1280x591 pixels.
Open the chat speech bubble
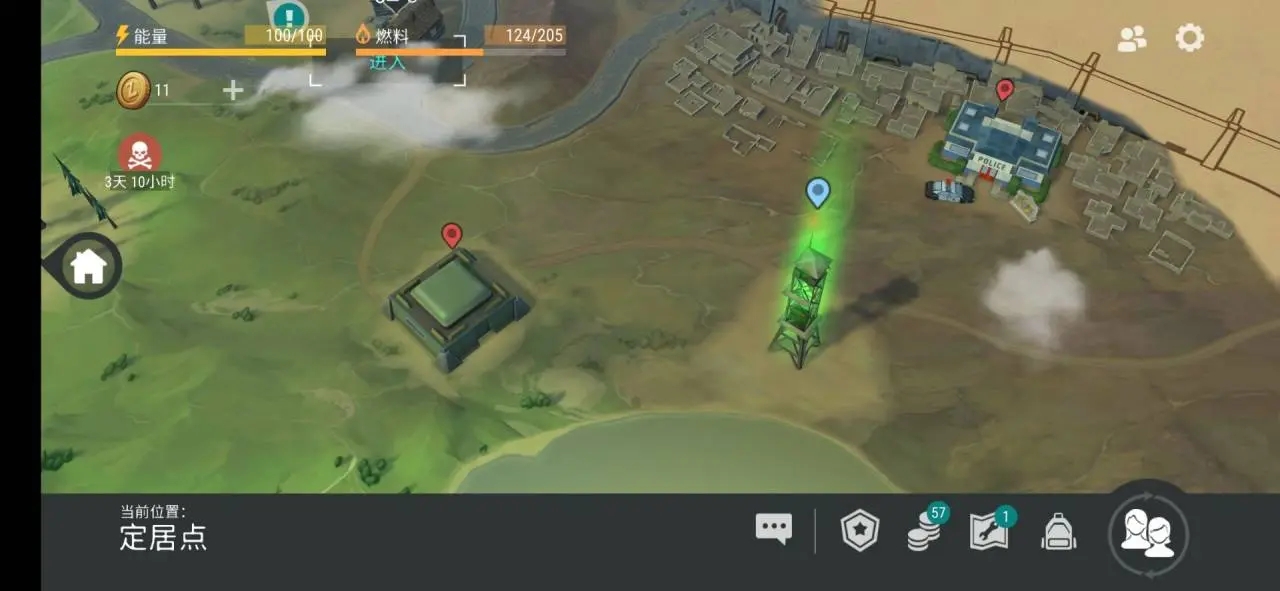(773, 529)
